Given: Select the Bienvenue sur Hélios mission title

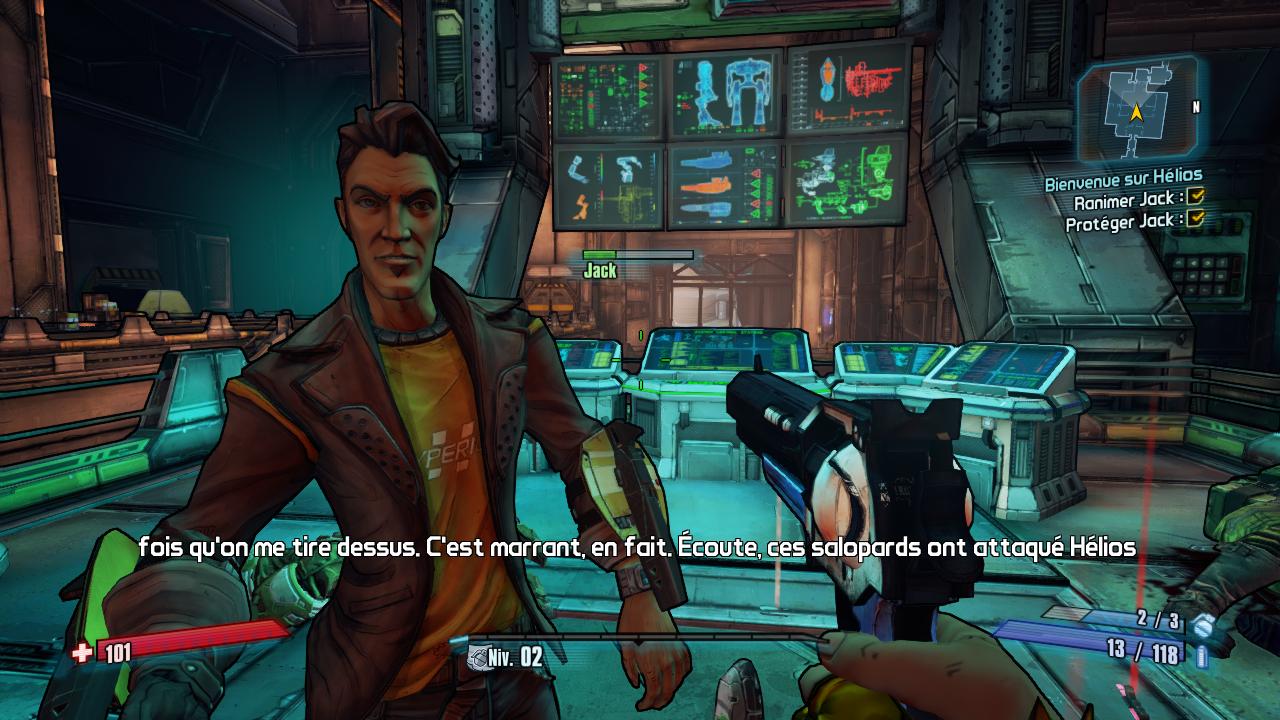Looking at the screenshot, I should tap(1123, 180).
